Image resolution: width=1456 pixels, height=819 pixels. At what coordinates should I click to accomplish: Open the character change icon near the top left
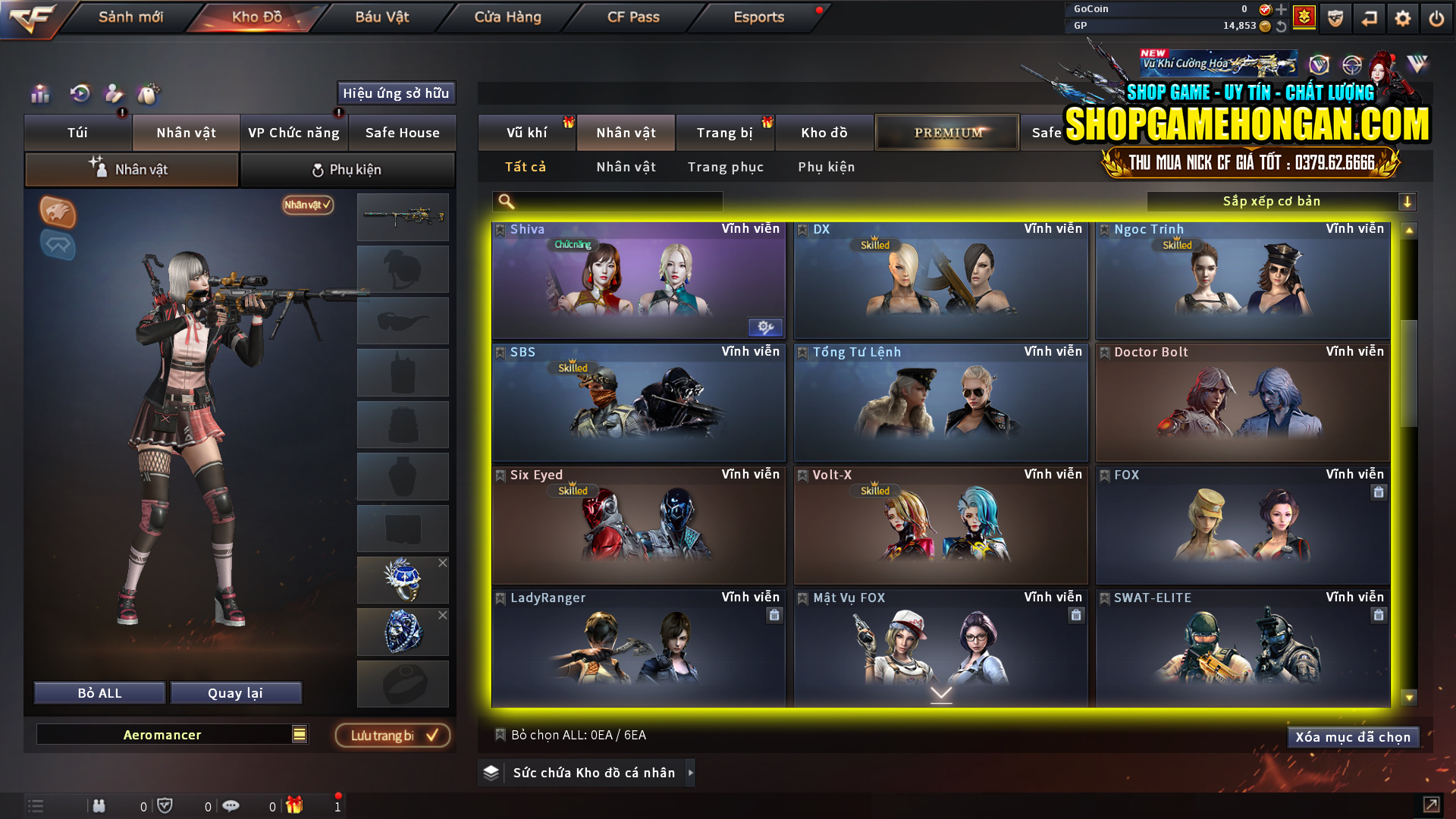click(113, 94)
